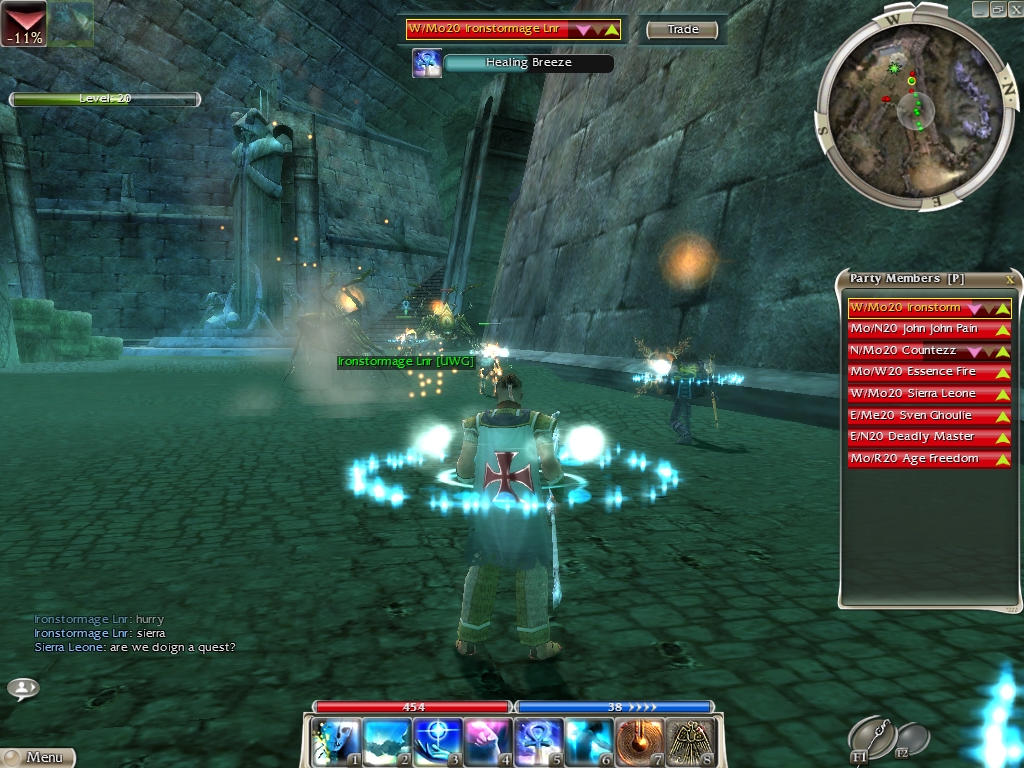Choose Sierra Leone in party window
This screenshot has width=1024, height=768.
929,394
